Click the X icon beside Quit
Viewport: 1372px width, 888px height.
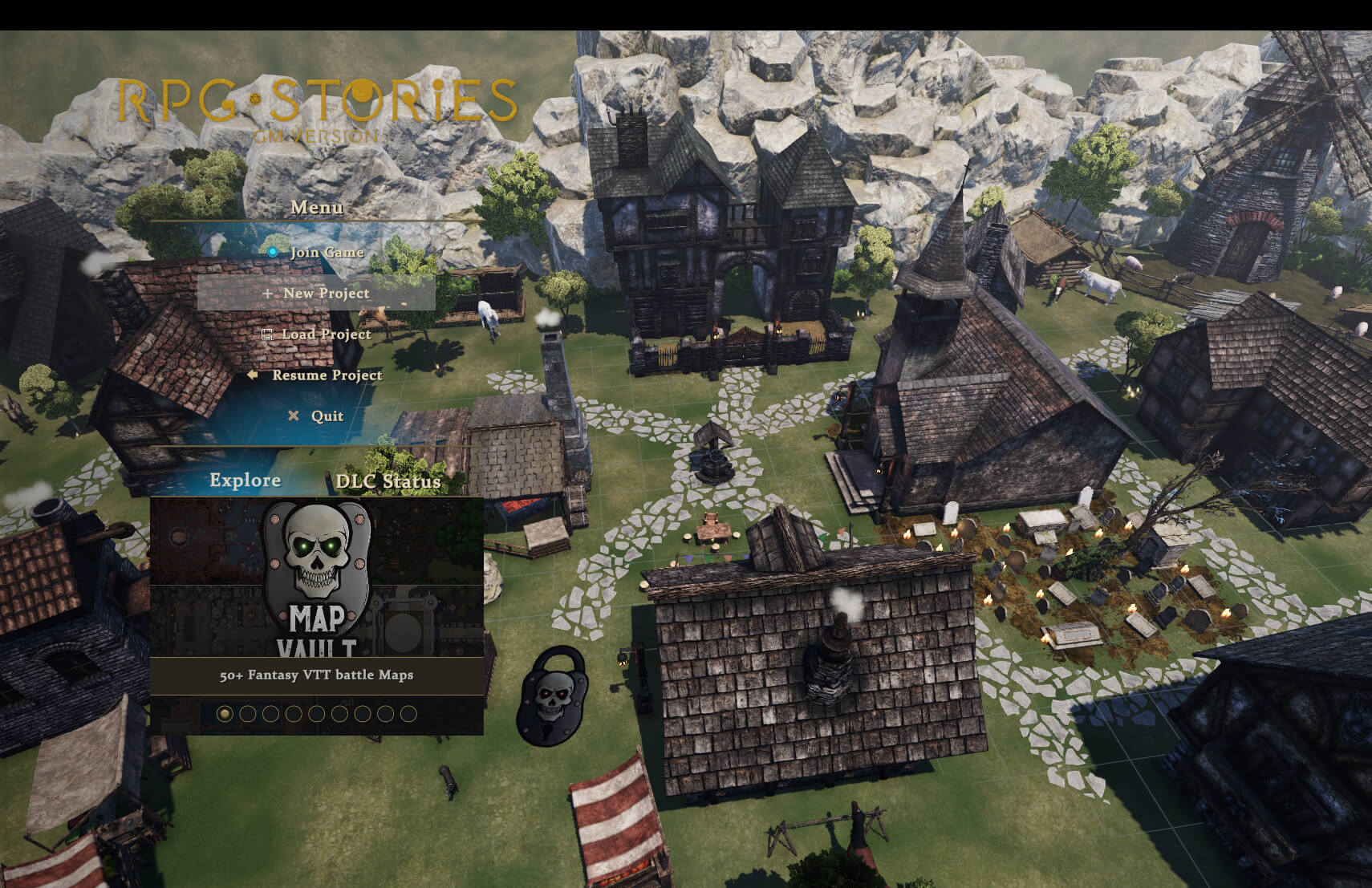pos(294,416)
